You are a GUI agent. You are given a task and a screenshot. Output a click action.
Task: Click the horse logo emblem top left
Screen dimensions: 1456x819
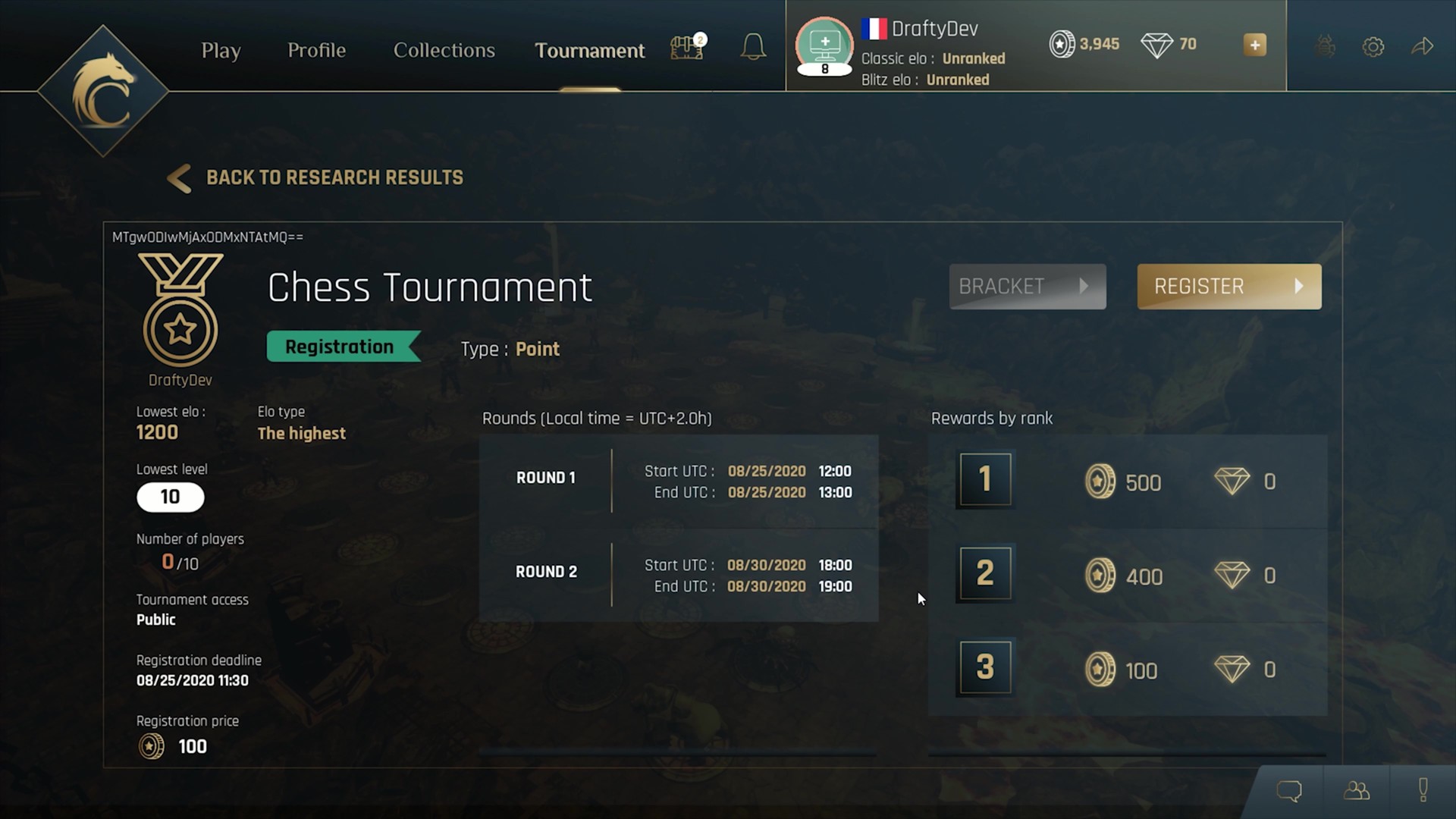pos(104,89)
